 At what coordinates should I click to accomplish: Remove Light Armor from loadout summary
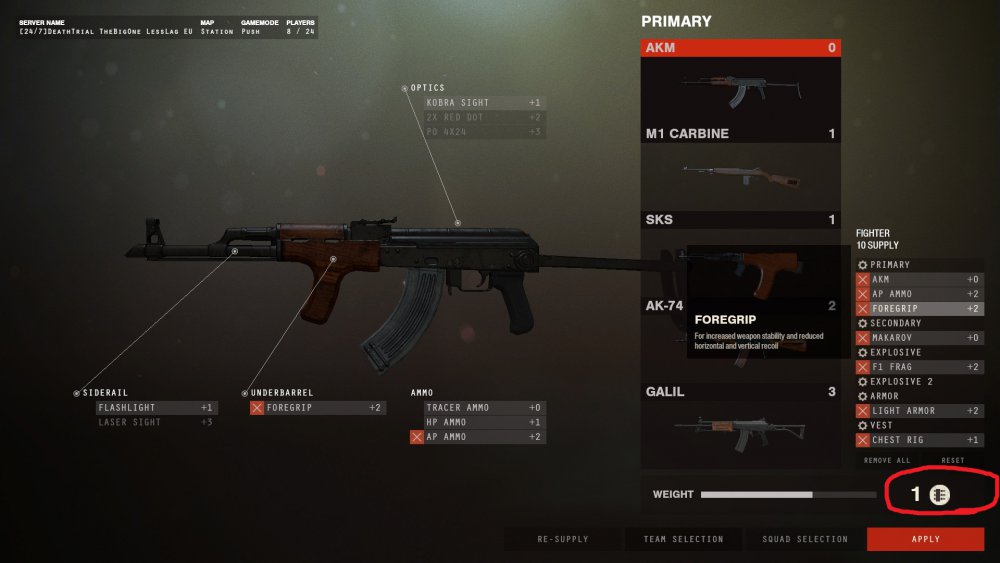(863, 411)
